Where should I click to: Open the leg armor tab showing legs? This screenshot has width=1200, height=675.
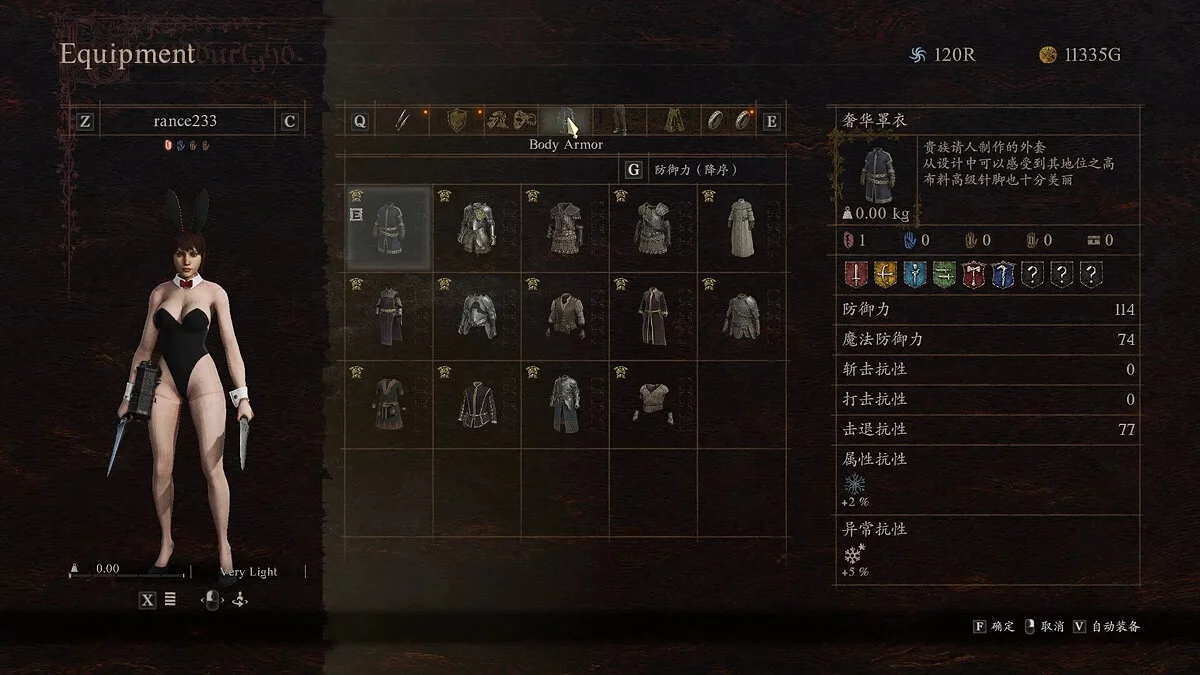tap(619, 121)
